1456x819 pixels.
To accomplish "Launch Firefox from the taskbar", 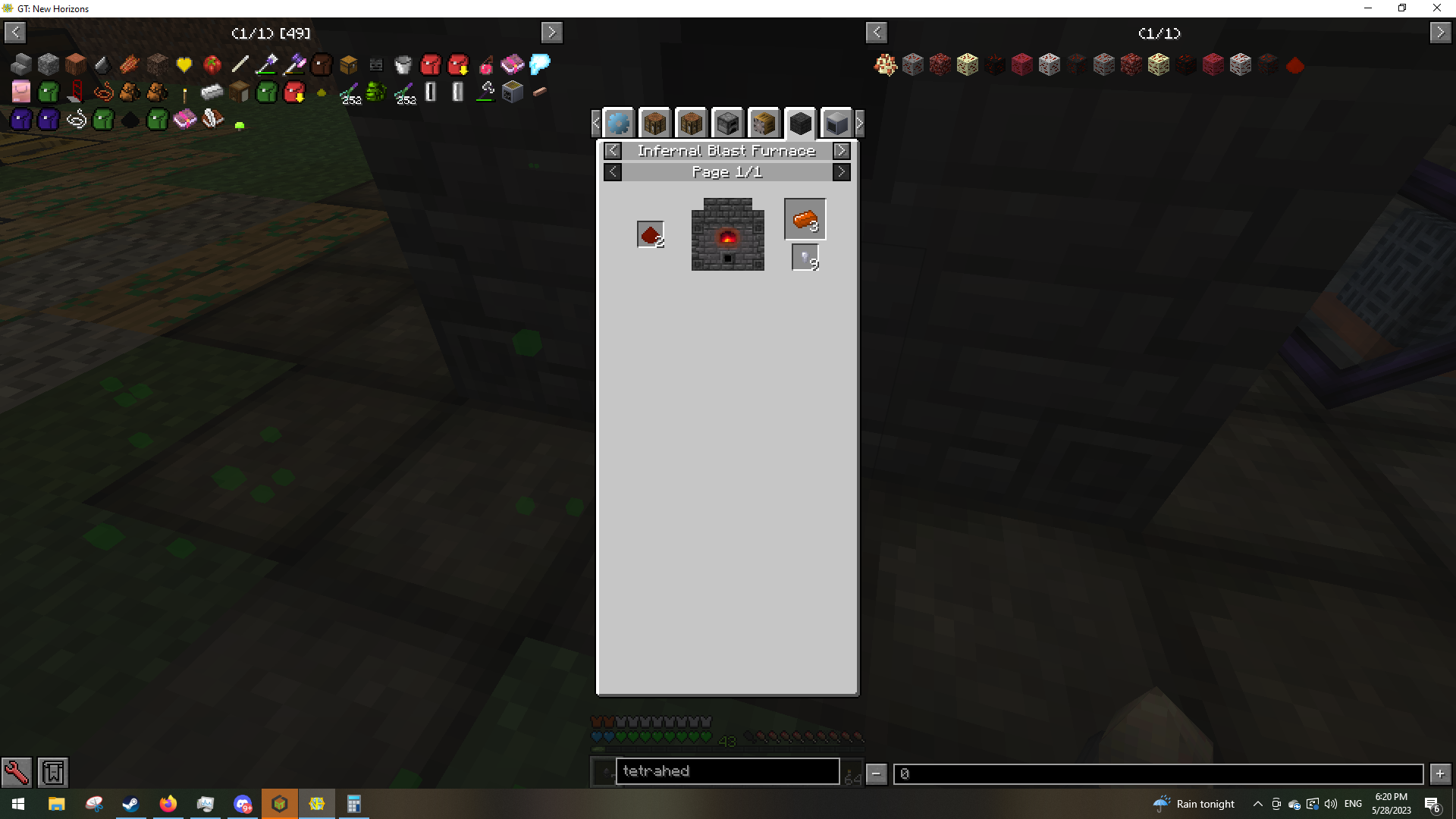I will pyautogui.click(x=168, y=803).
